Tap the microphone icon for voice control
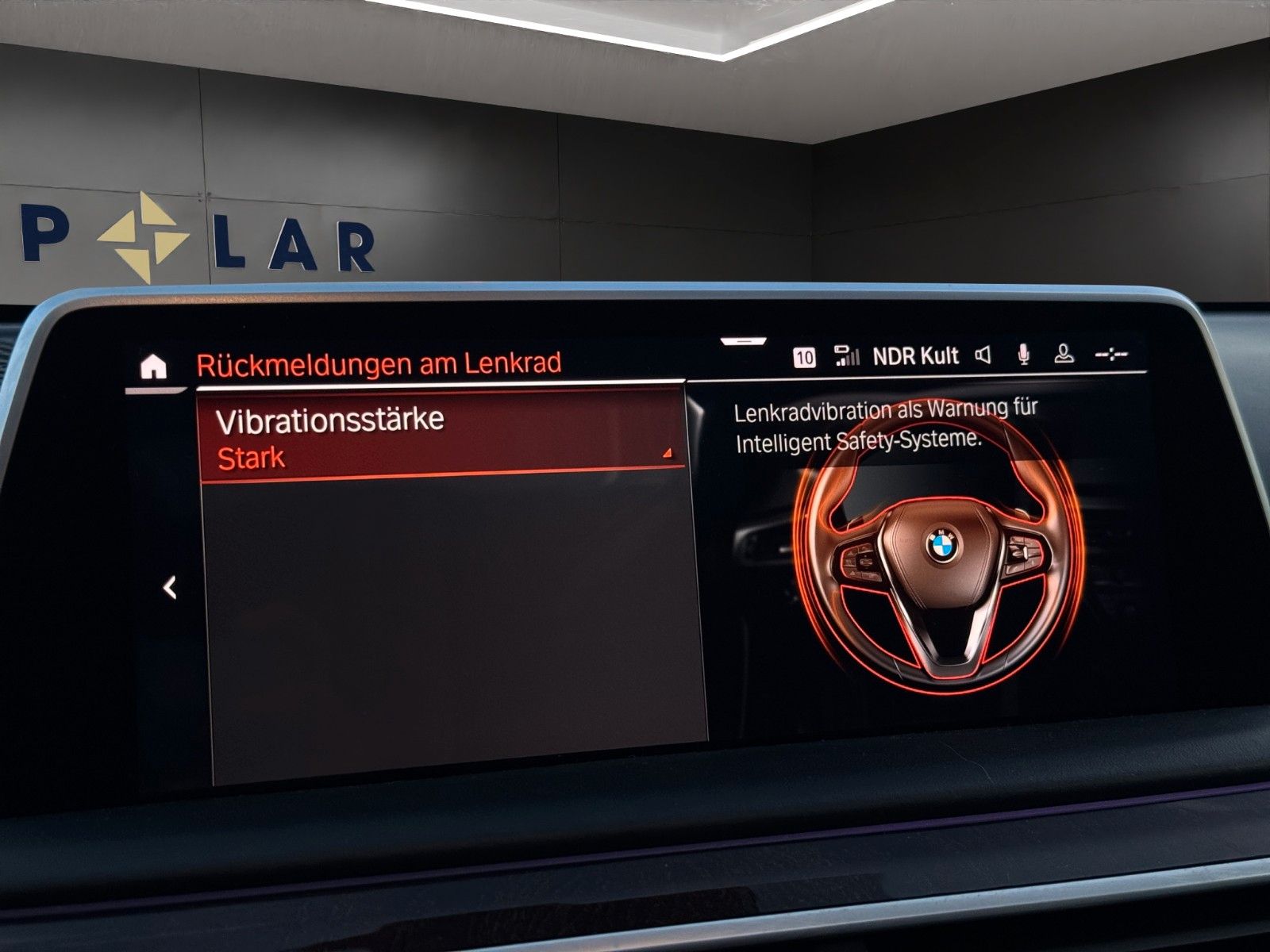Screen dimensions: 1270x952 click(1024, 355)
